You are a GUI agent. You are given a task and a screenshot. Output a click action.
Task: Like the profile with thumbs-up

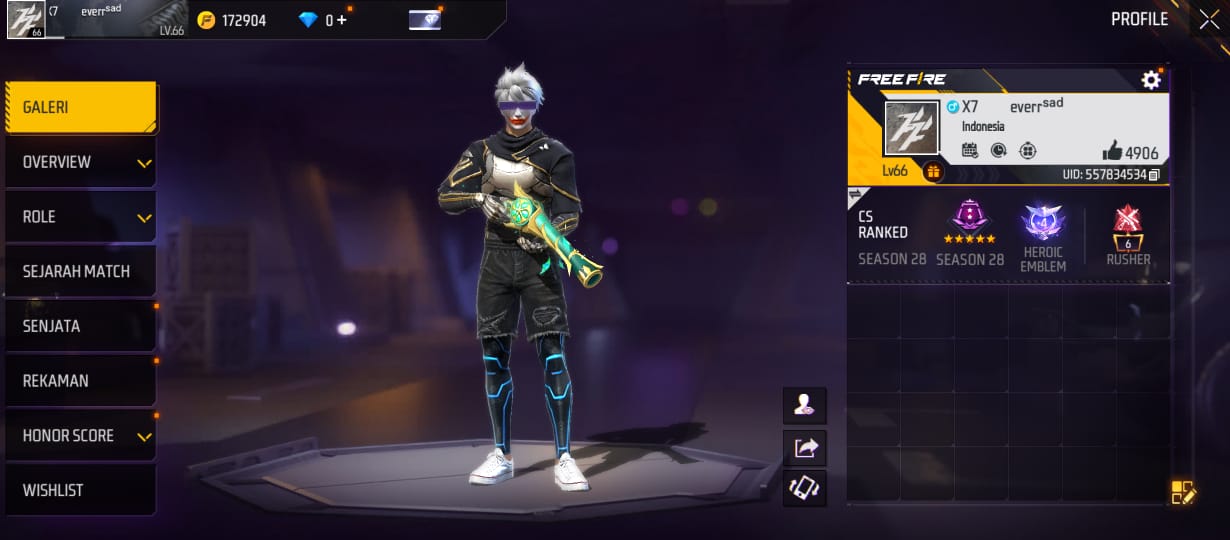(x=1112, y=151)
